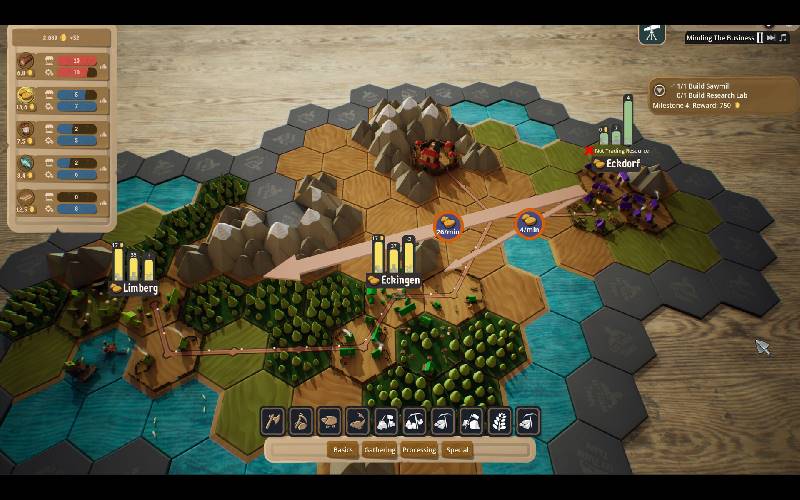Viewport: 800px width, 500px height.
Task: Switch to the Gathering category tab
Action: [381, 450]
